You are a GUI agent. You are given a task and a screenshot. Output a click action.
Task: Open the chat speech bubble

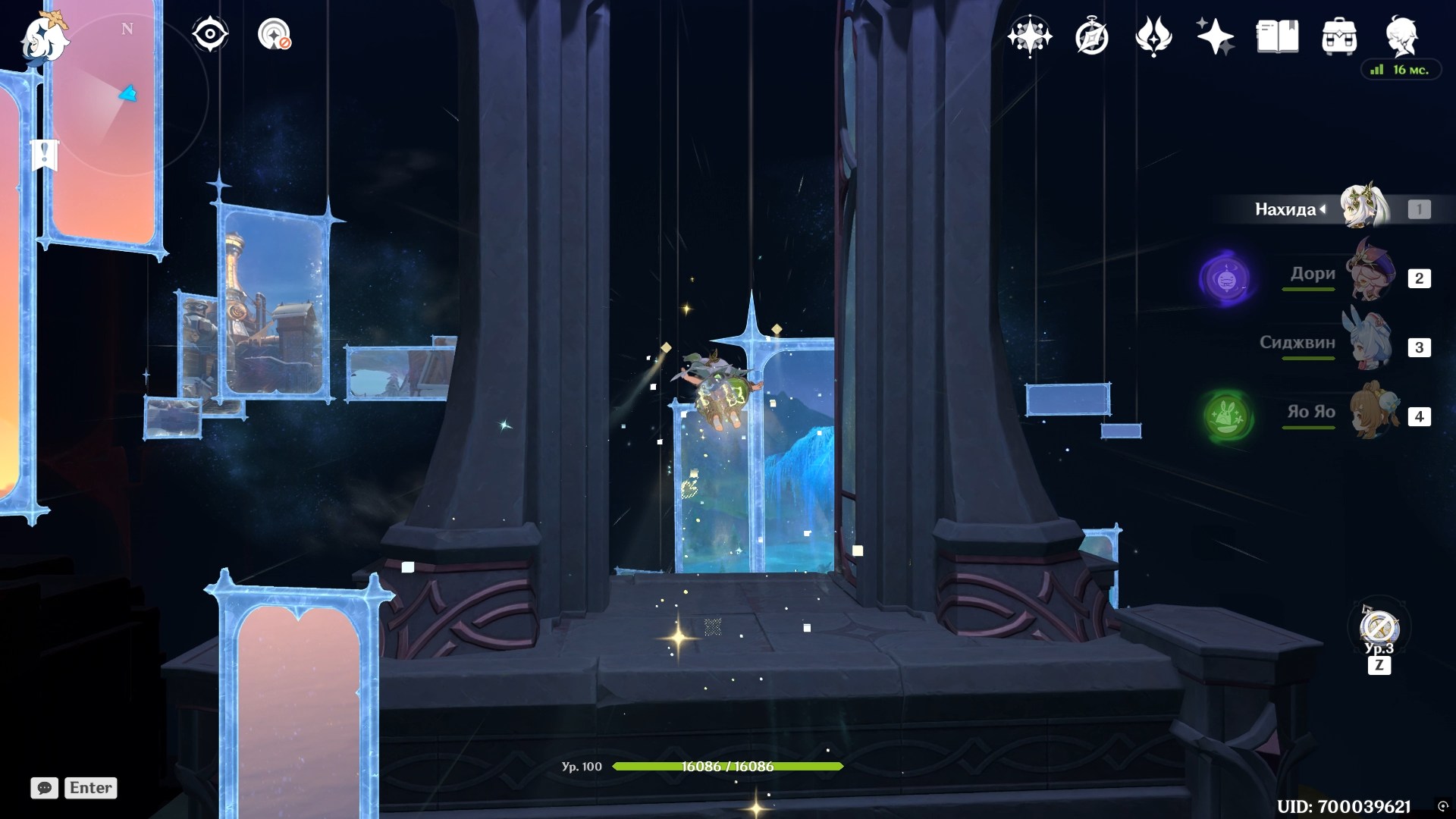[44, 788]
